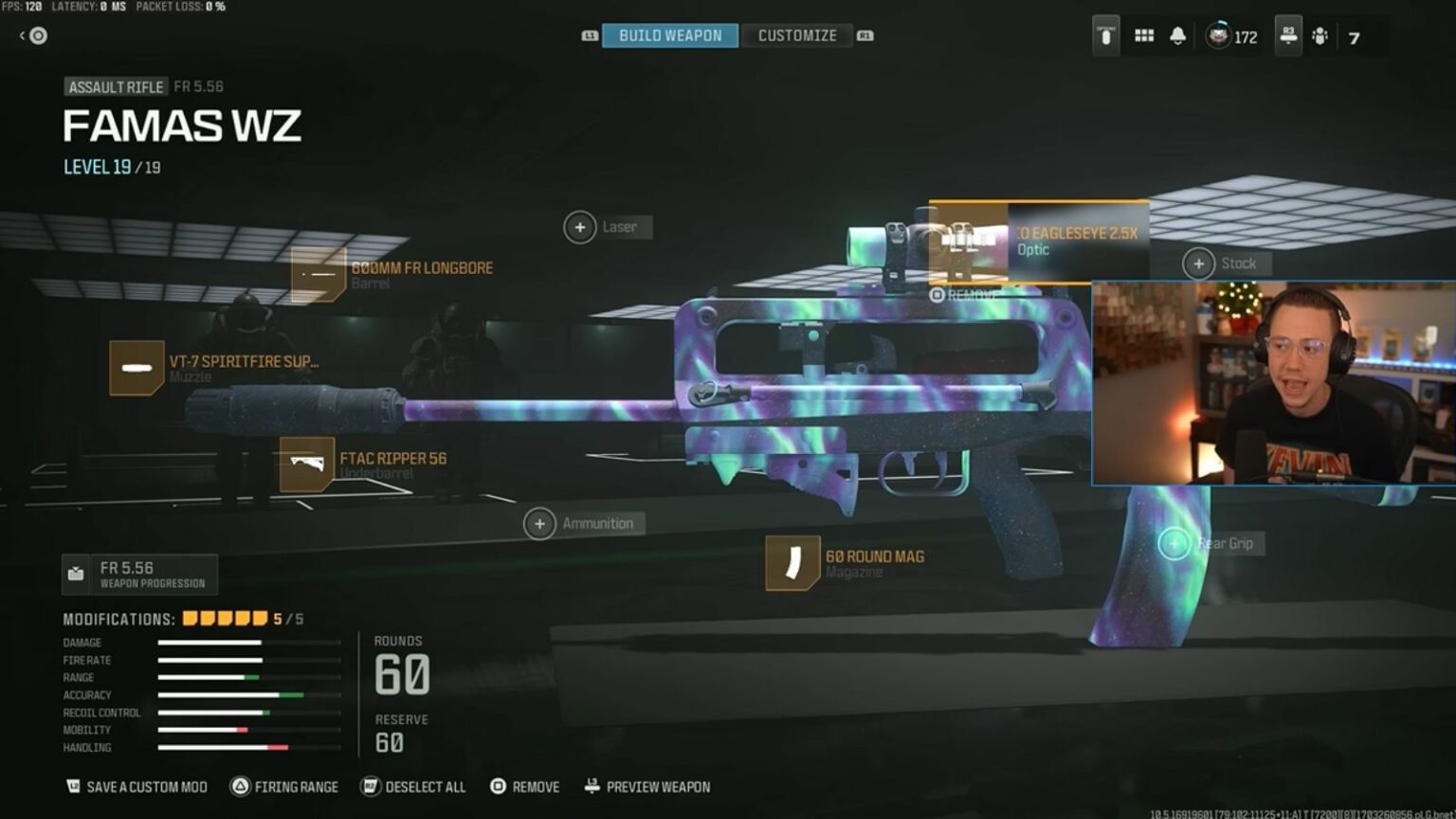1456x819 pixels.
Task: Click the VT-7 Spiritfire Suppressor muzzle icon
Action: coord(136,367)
